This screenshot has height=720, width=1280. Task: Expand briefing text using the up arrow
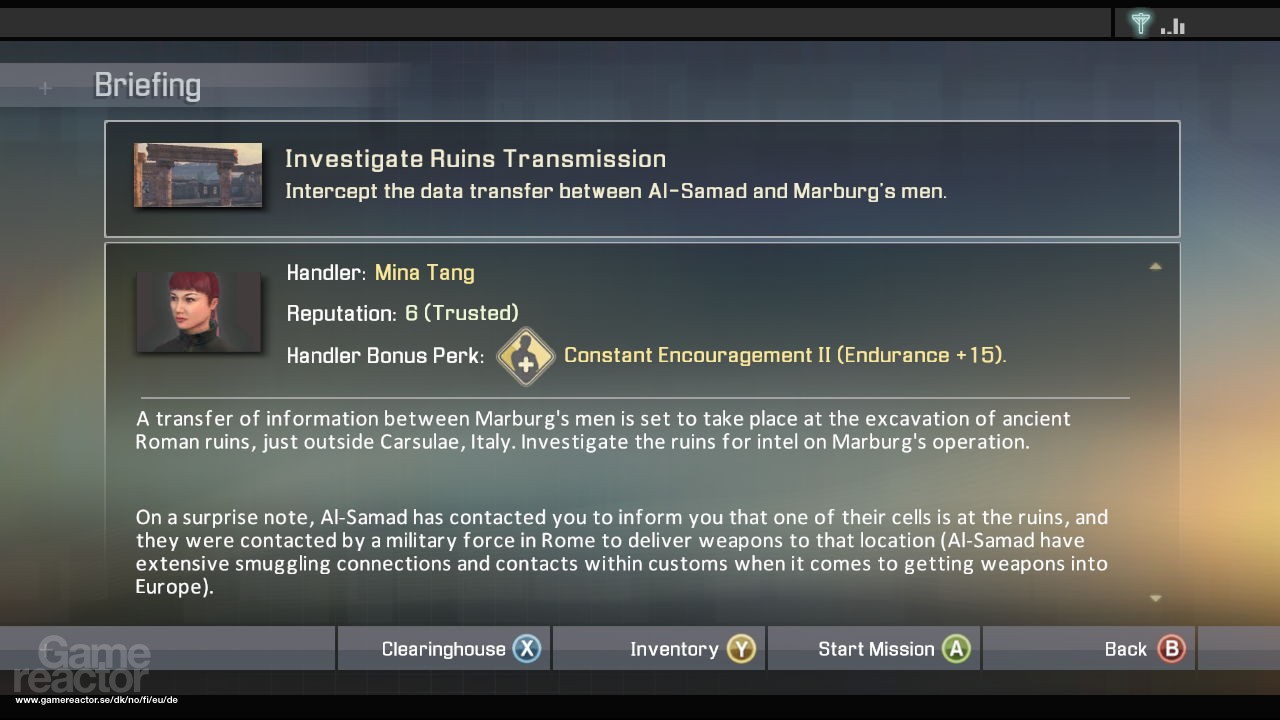pyautogui.click(x=1155, y=267)
